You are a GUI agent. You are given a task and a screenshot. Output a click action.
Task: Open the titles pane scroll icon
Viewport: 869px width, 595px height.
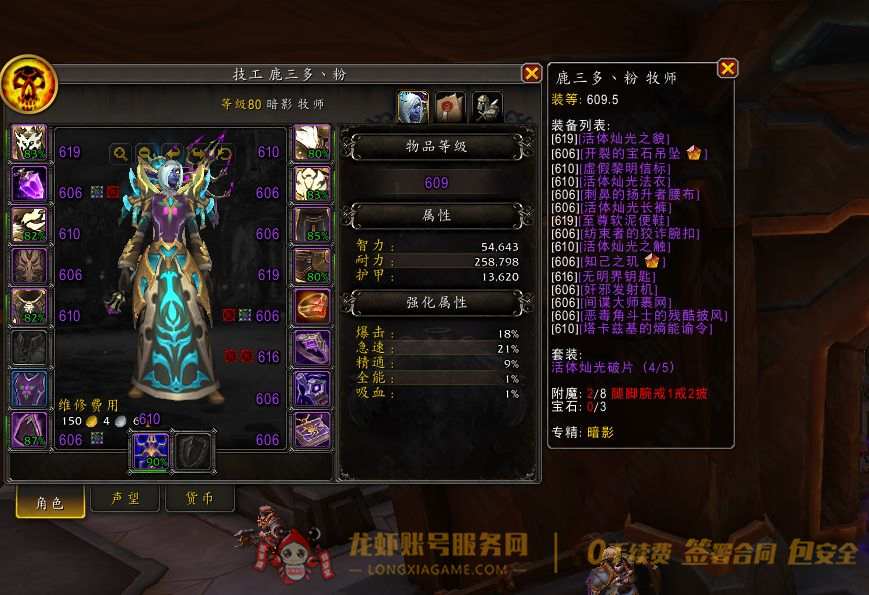coord(450,106)
